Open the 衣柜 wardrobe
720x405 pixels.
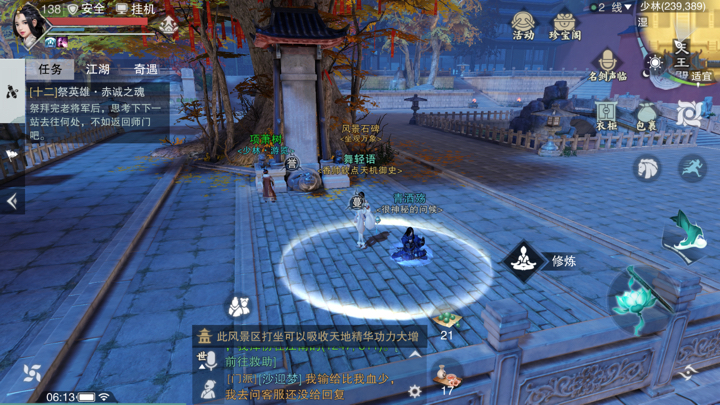(x=607, y=114)
